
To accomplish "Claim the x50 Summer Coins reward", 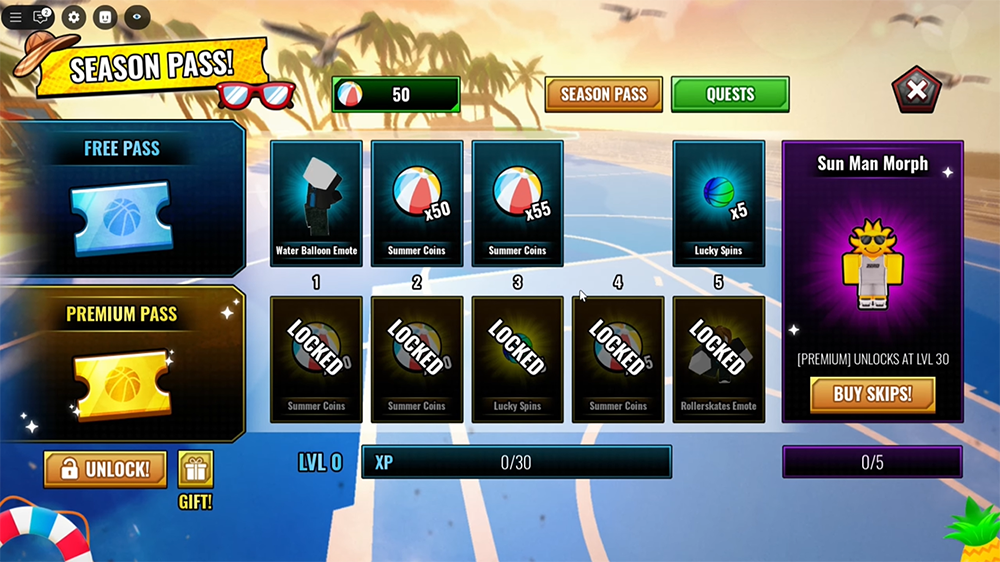I will (x=417, y=202).
